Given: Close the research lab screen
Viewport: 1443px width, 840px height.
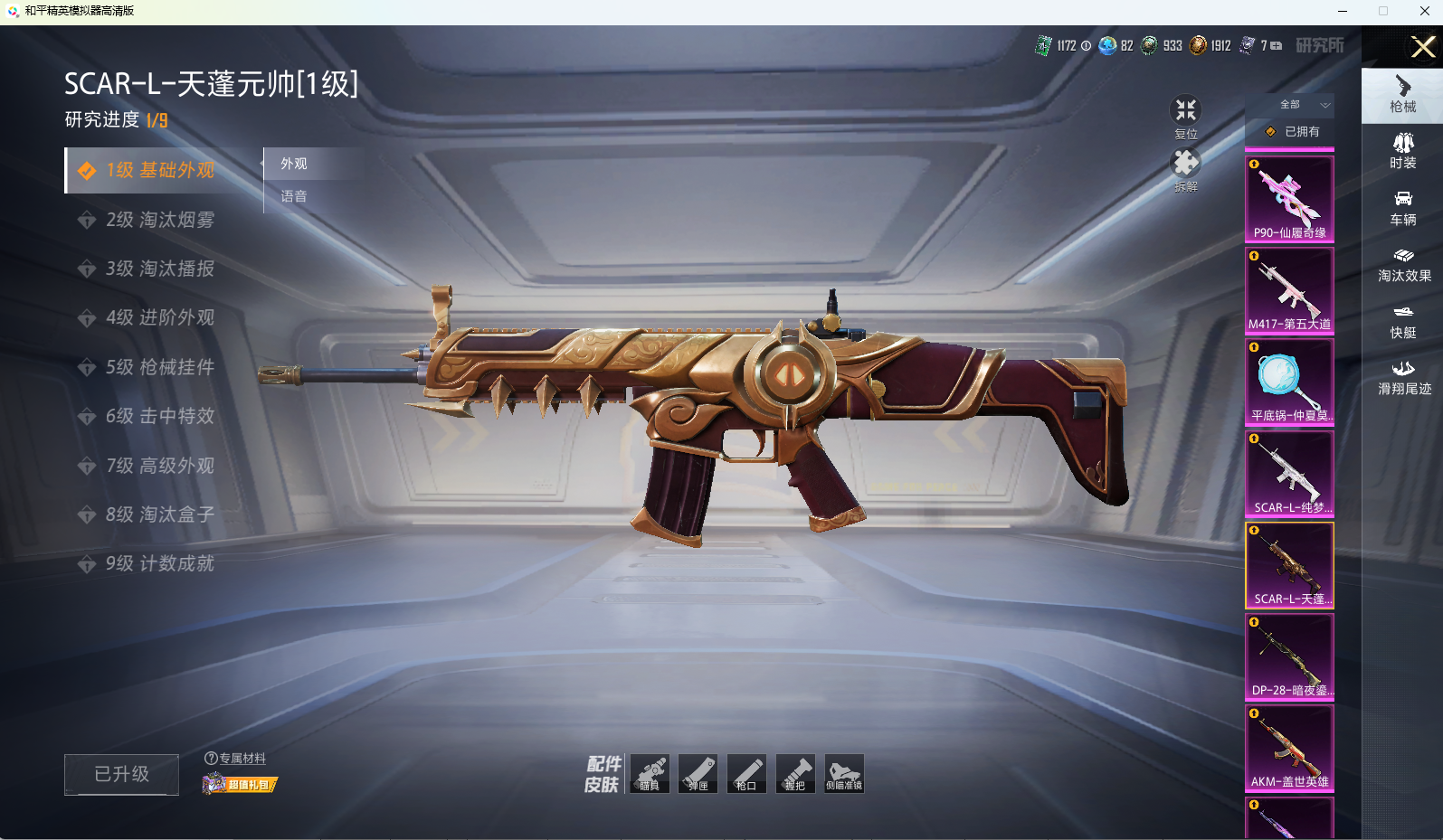Looking at the screenshot, I should 1422,47.
